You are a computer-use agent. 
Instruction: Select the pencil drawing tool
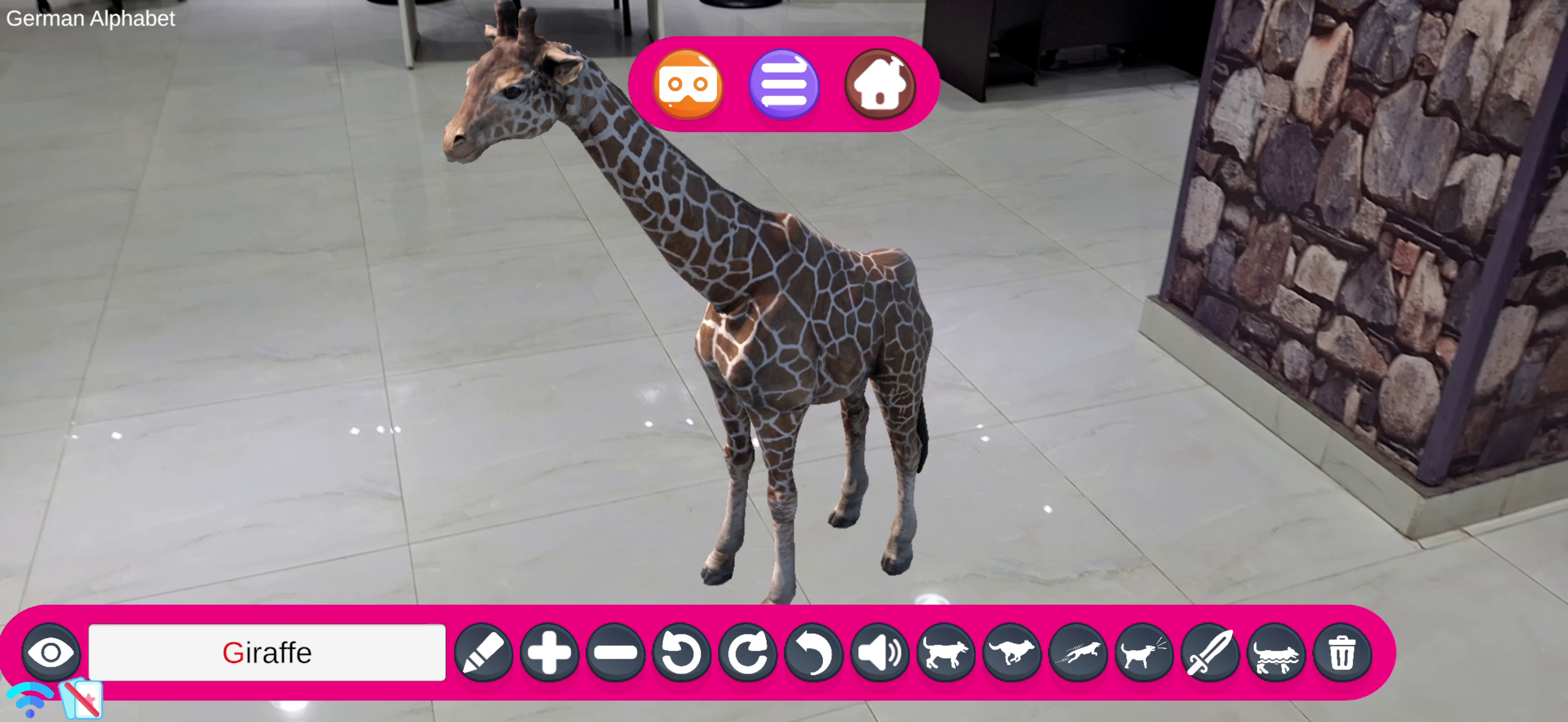coord(483,653)
